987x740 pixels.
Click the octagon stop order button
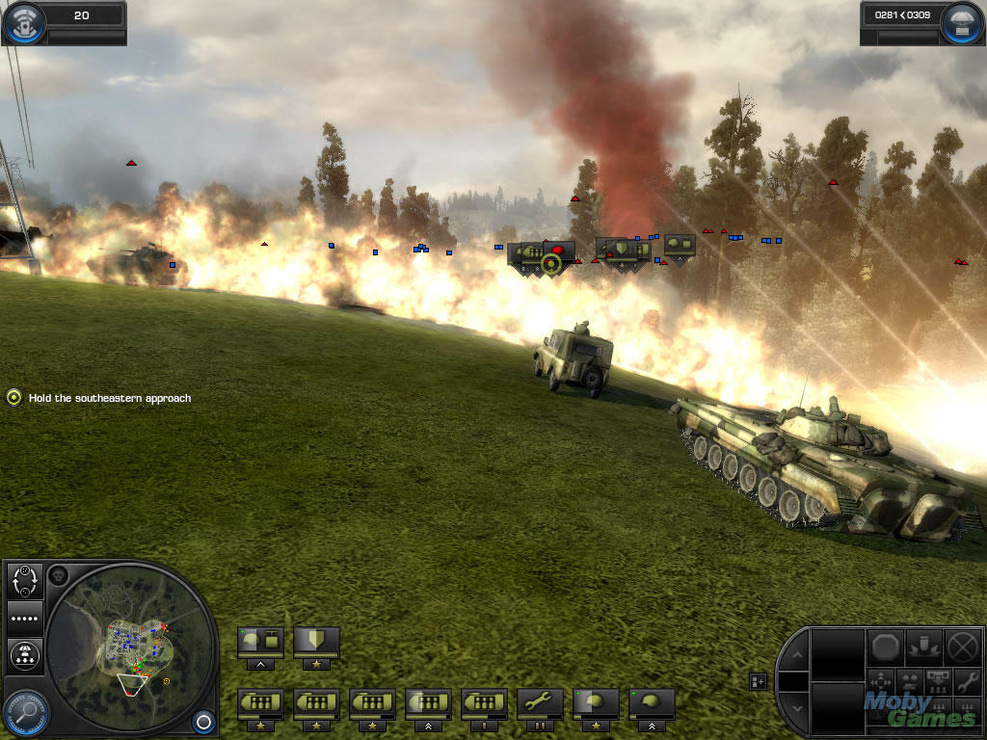(x=886, y=646)
